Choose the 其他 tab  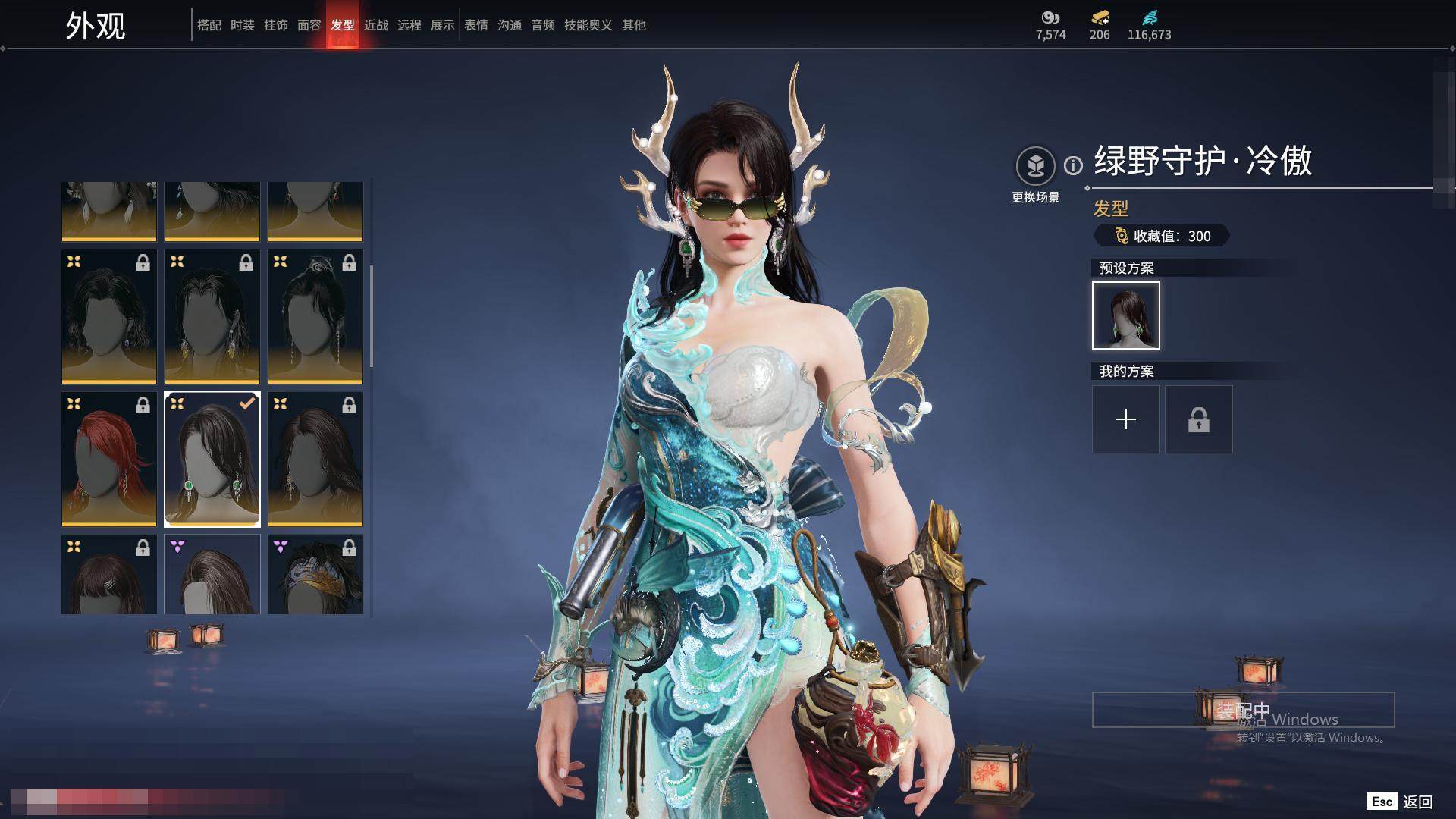click(x=633, y=25)
